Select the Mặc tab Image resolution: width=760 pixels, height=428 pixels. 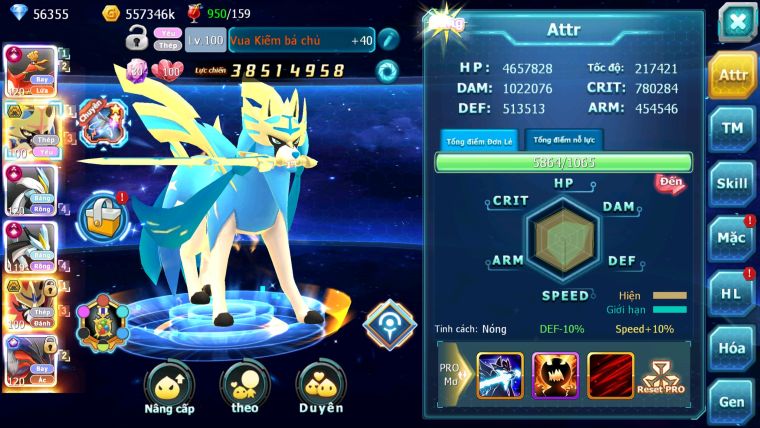coord(732,238)
